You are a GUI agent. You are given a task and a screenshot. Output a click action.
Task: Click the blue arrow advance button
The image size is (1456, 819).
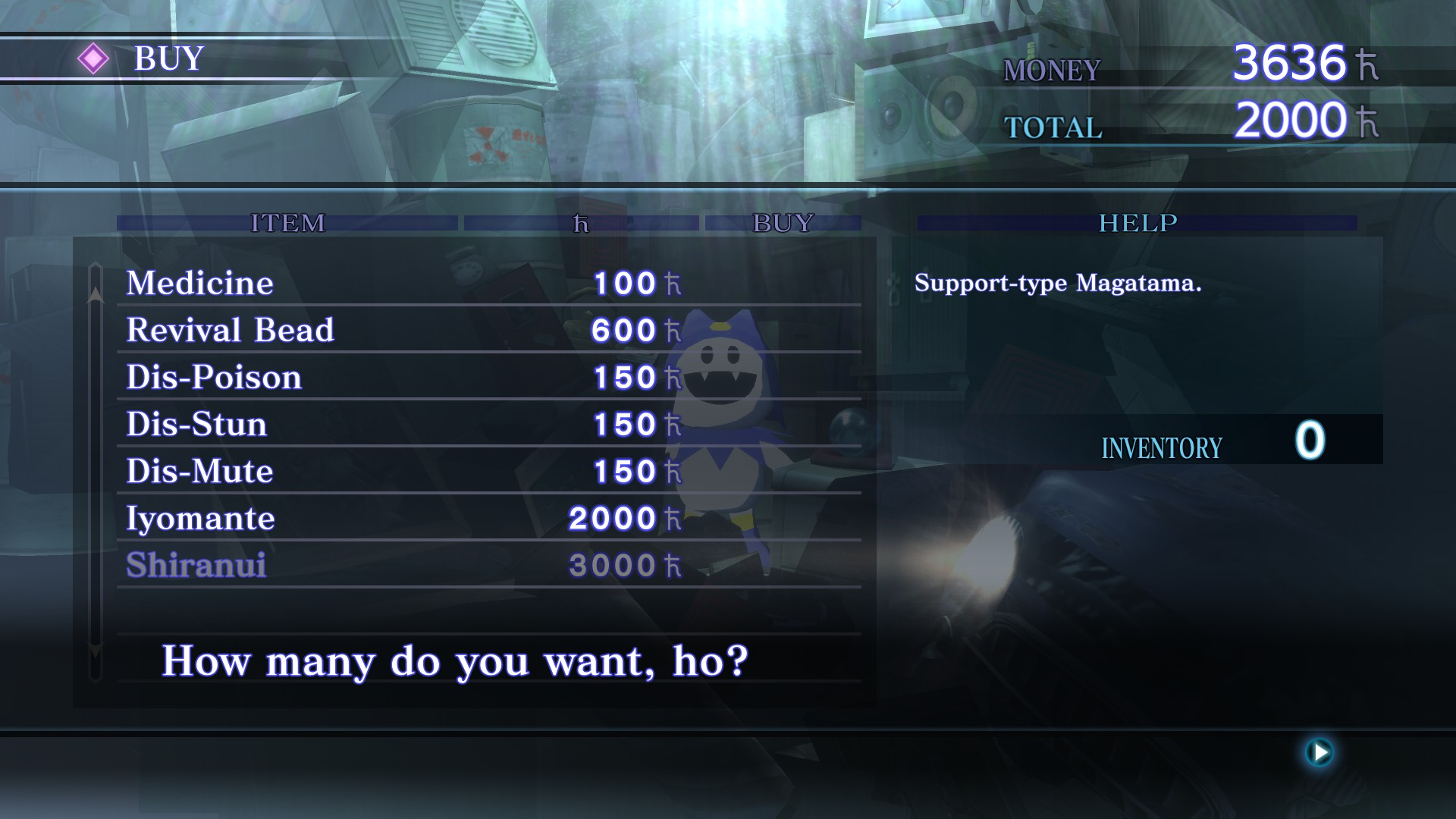pos(1319,752)
